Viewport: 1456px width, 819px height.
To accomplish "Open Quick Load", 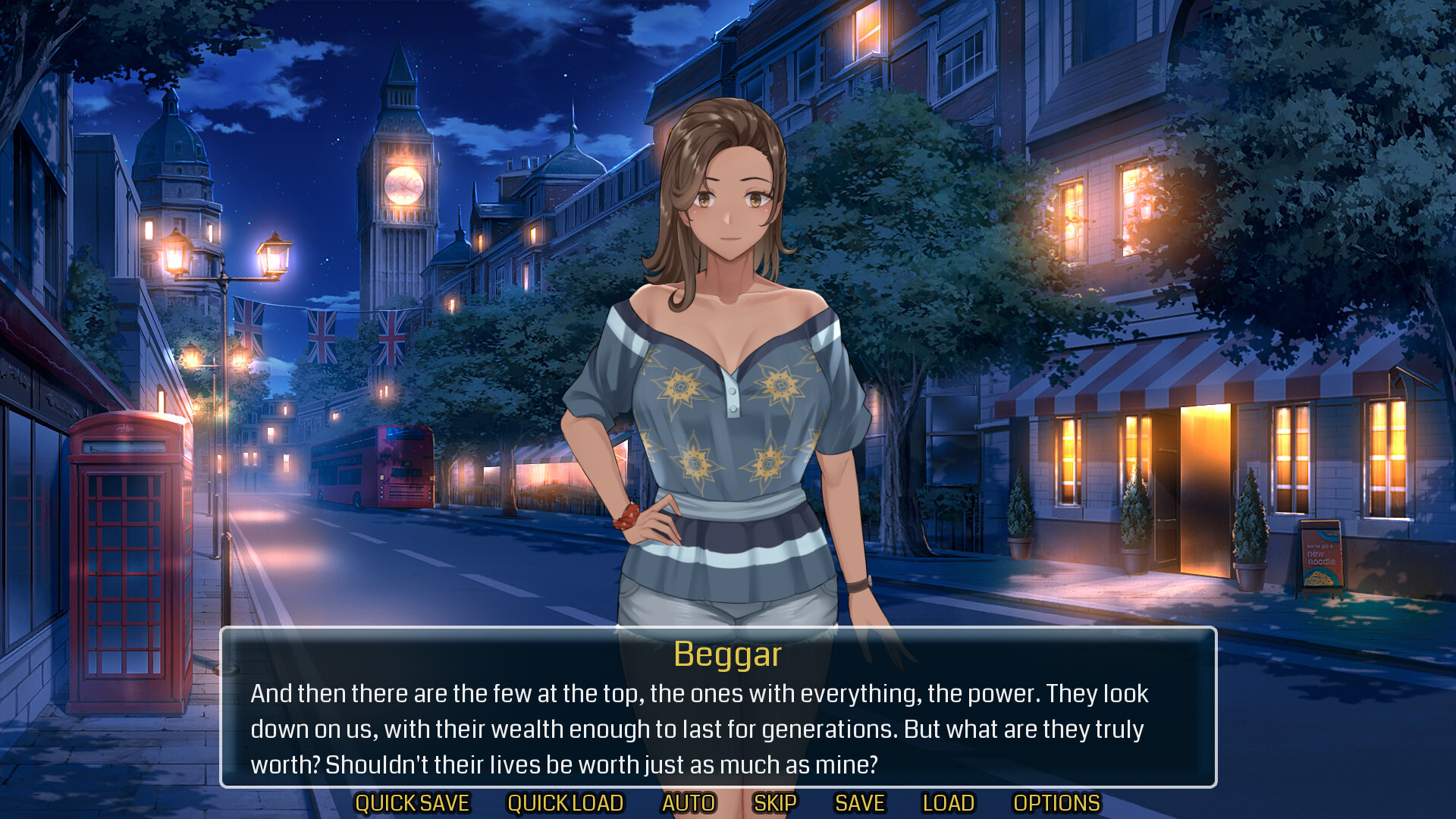I will (565, 803).
